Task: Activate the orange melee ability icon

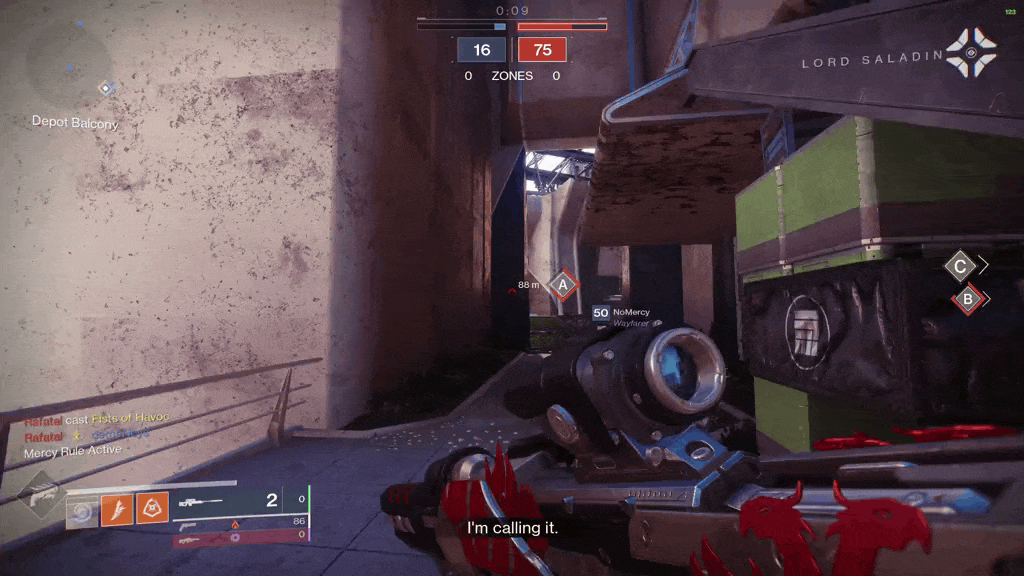Action: pyautogui.click(x=116, y=511)
